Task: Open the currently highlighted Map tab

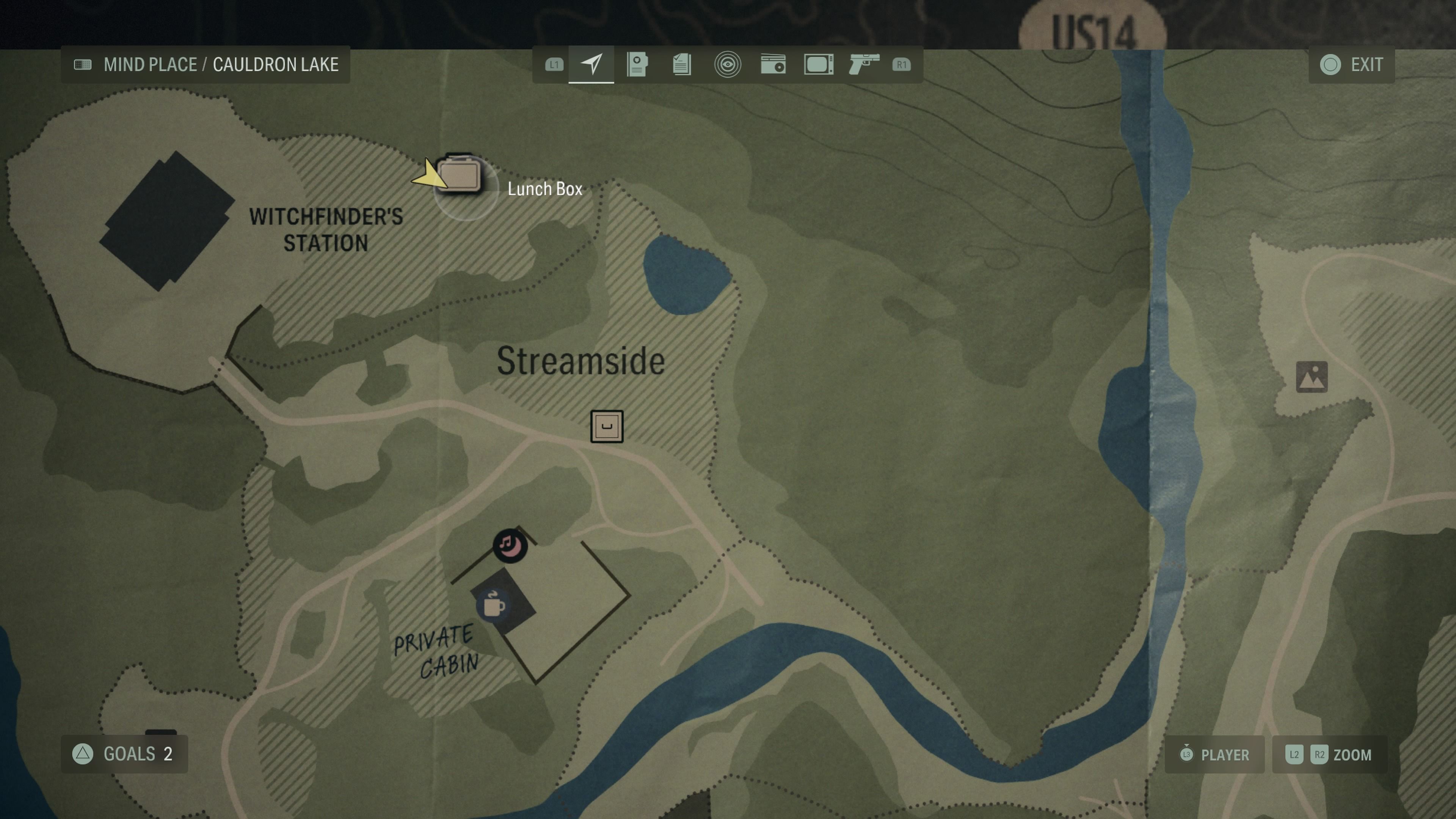Action: (x=591, y=64)
